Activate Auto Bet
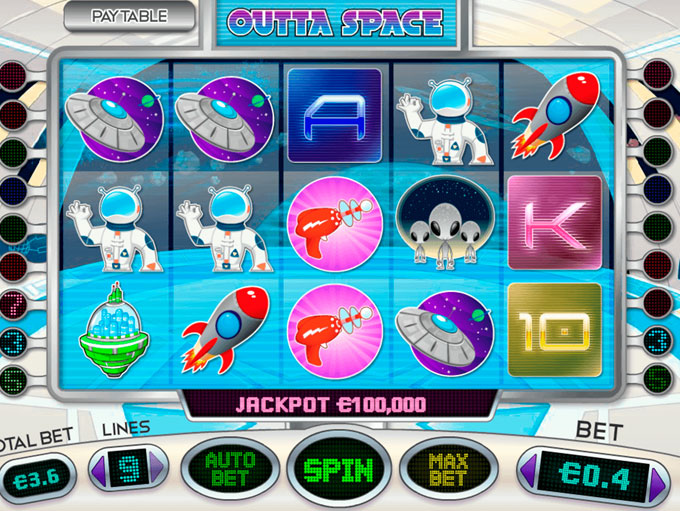 (x=229, y=469)
